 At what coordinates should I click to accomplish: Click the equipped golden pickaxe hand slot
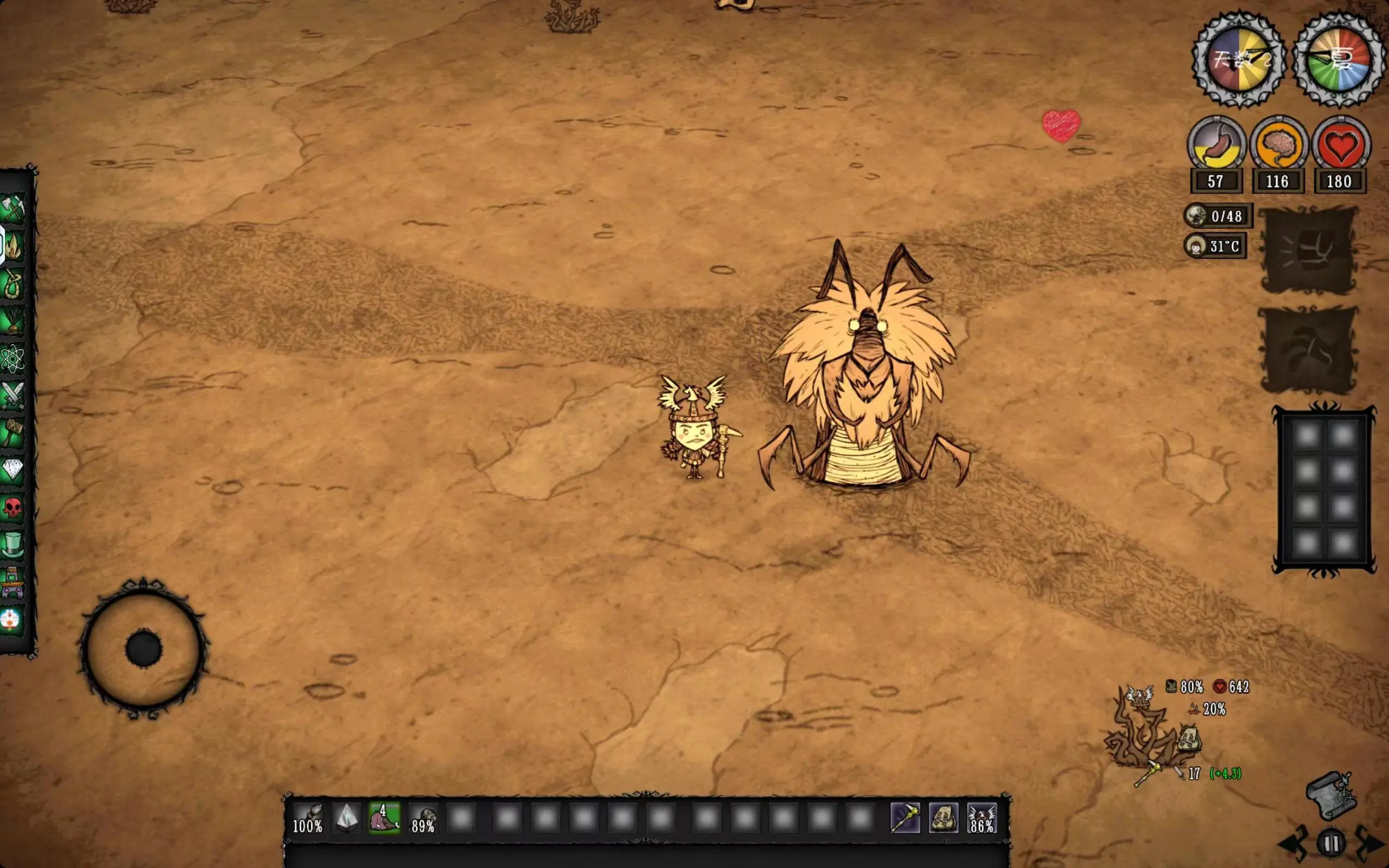[x=905, y=818]
